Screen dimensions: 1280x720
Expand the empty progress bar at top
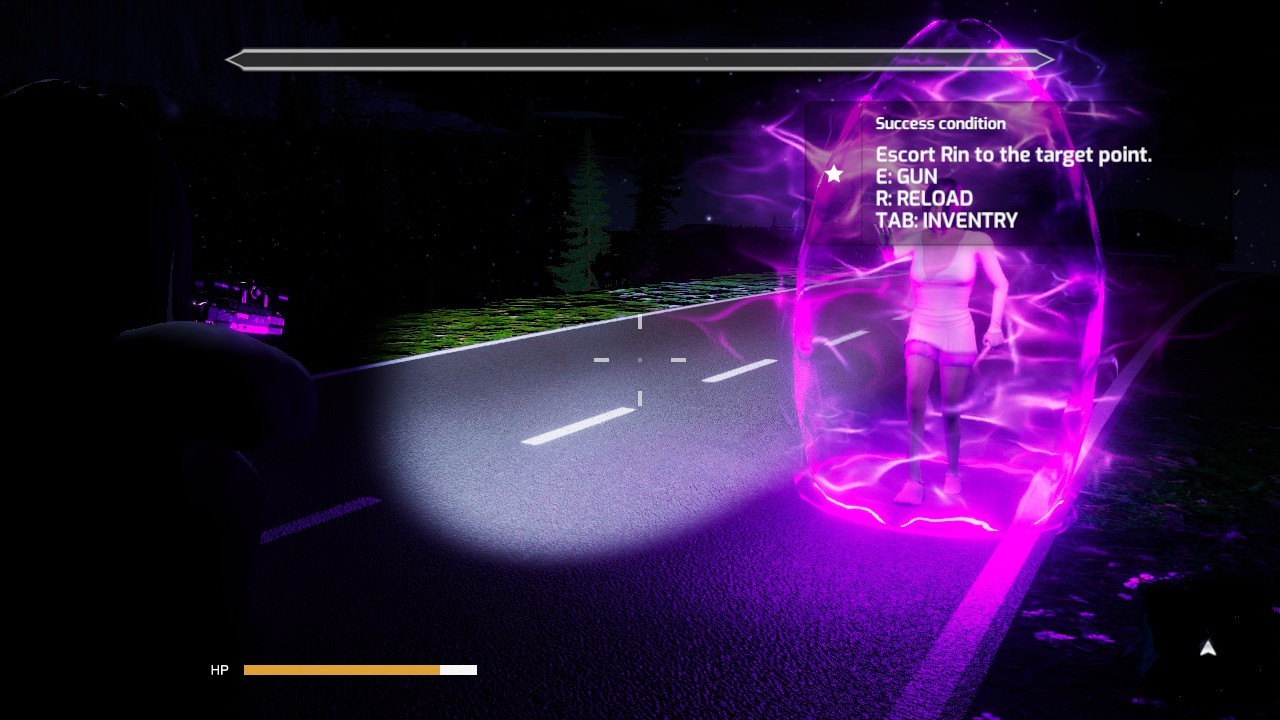(x=640, y=59)
